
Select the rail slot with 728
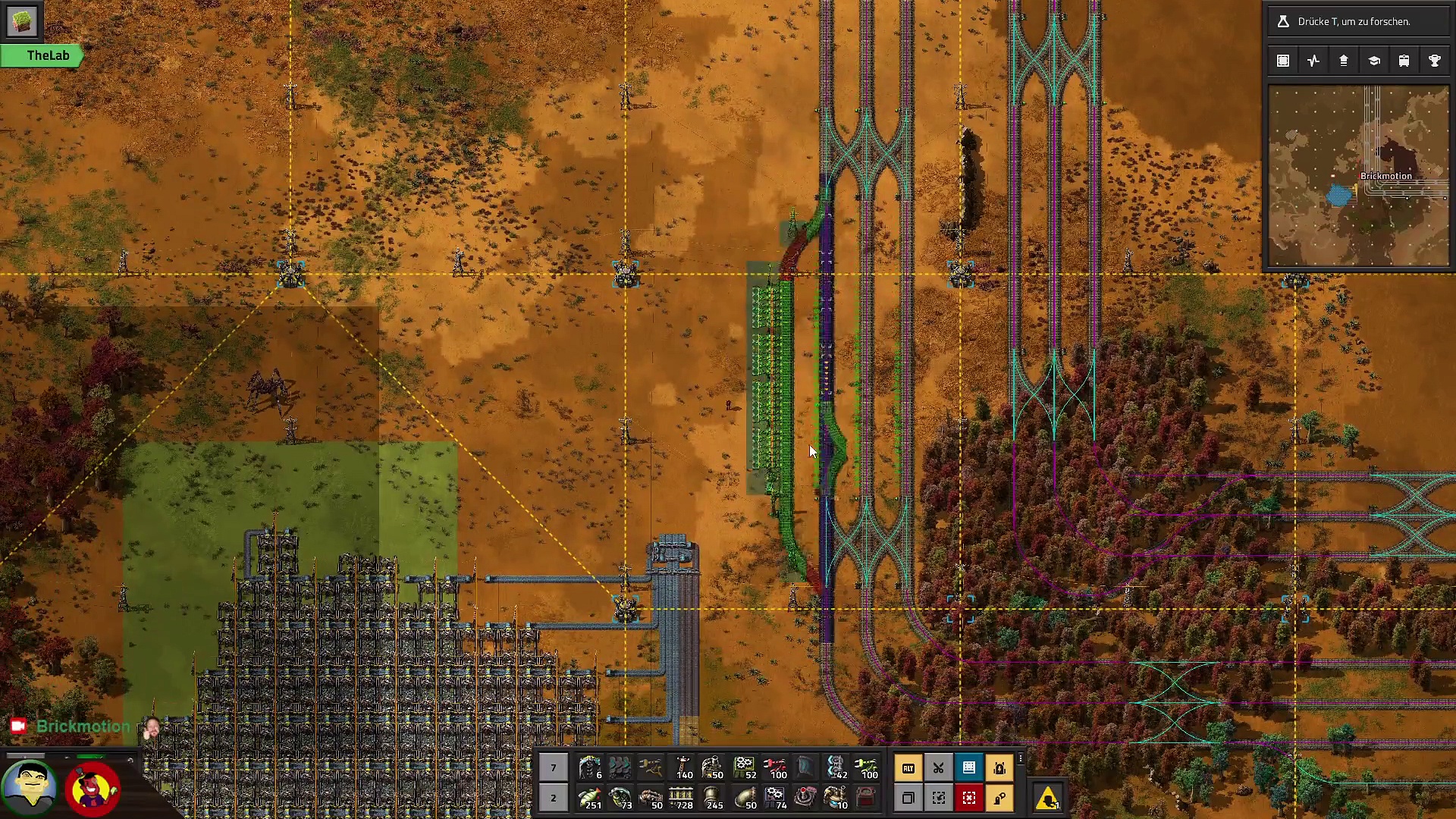click(682, 798)
